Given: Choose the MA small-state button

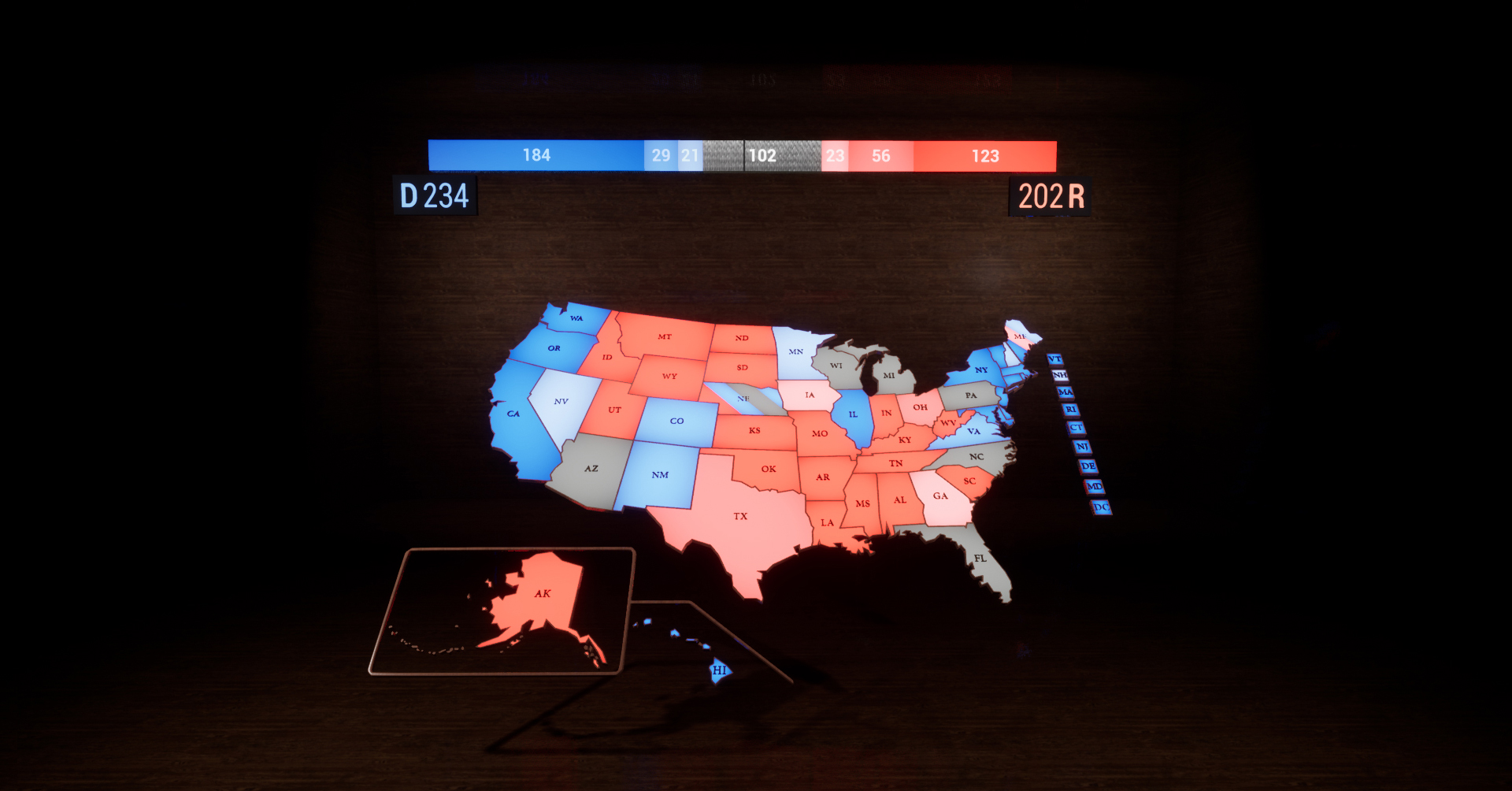Looking at the screenshot, I should pos(1065,392).
